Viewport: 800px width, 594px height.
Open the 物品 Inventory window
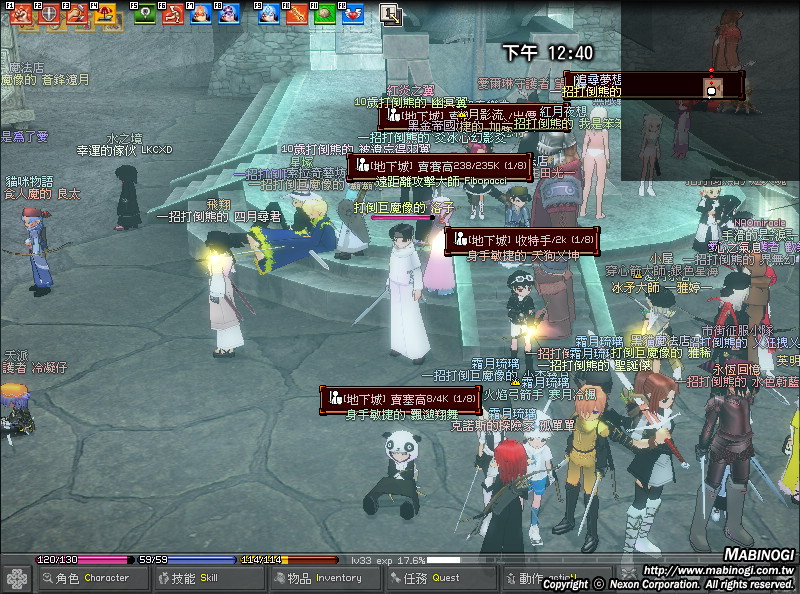point(327,578)
